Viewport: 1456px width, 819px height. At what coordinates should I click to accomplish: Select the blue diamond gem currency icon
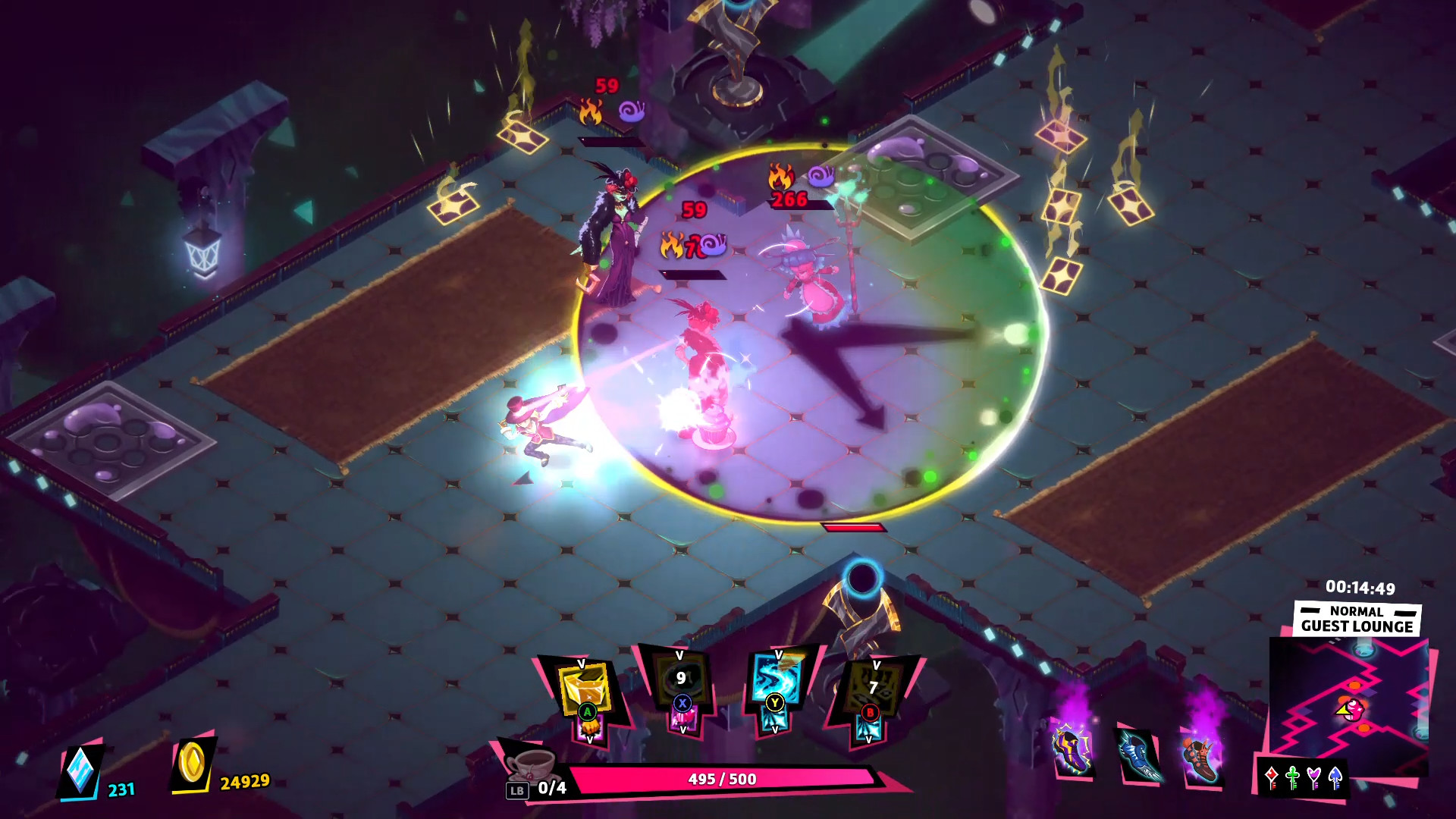tap(80, 770)
